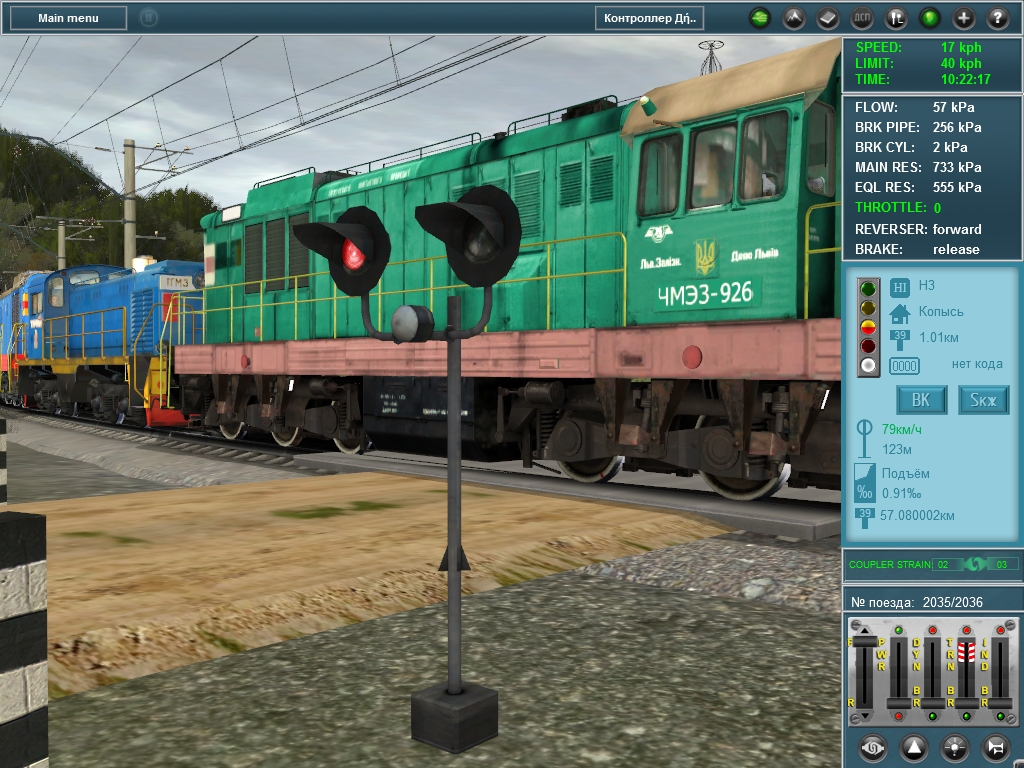Turn on the headlight bulb button
The image size is (1024, 768).
click(x=955, y=747)
